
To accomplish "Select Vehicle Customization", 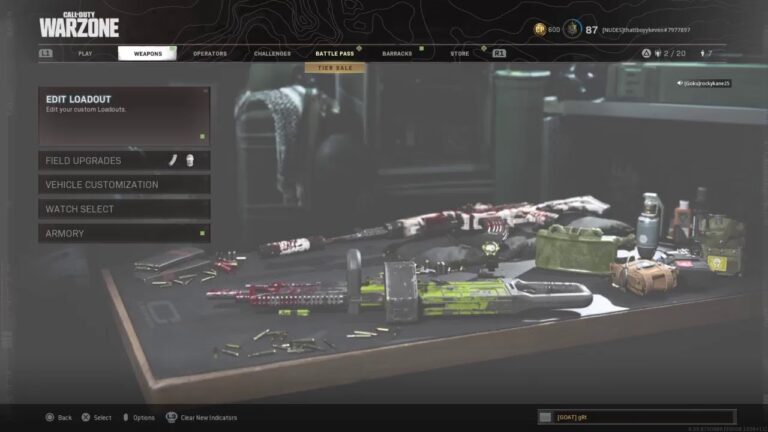I will point(124,185).
